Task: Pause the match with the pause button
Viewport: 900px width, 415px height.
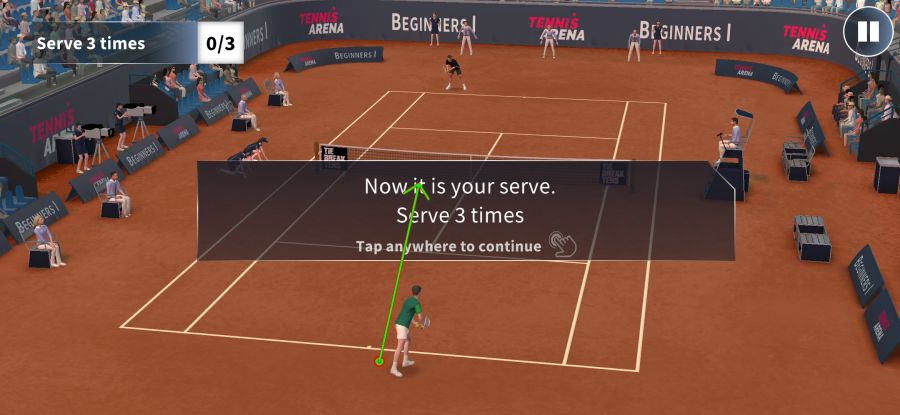Action: pos(867,32)
